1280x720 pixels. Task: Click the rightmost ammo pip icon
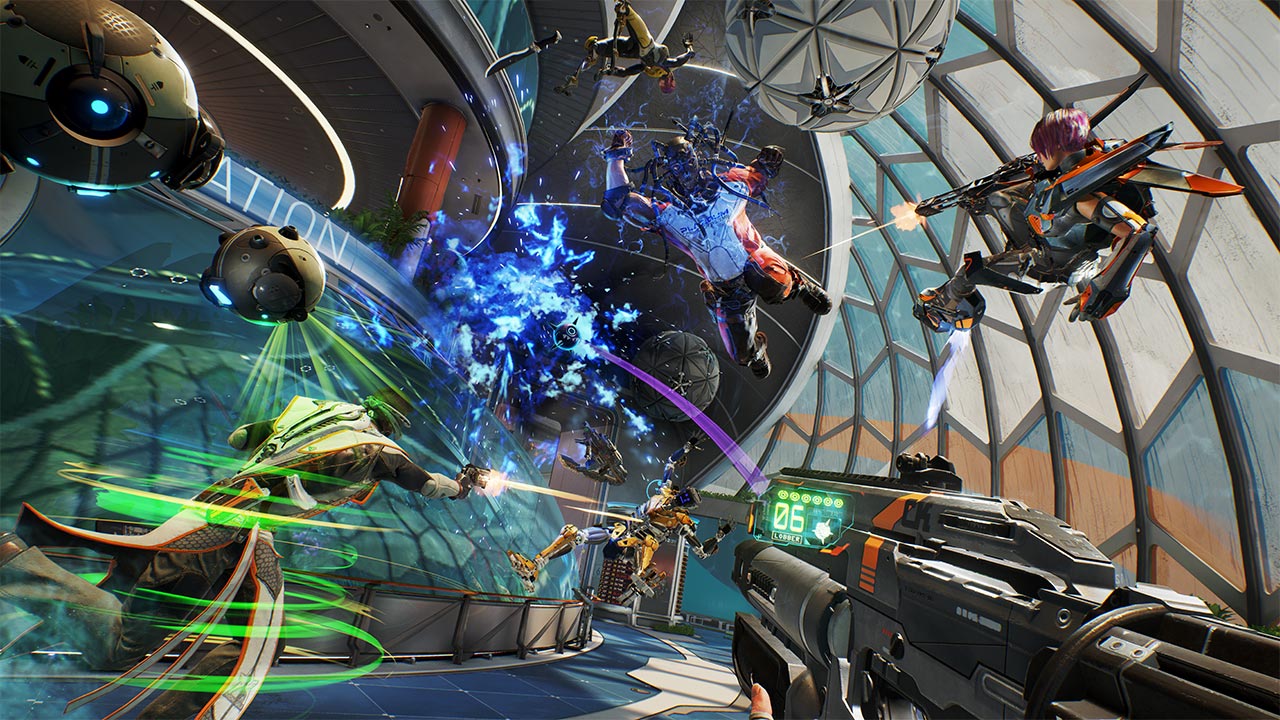839,503
